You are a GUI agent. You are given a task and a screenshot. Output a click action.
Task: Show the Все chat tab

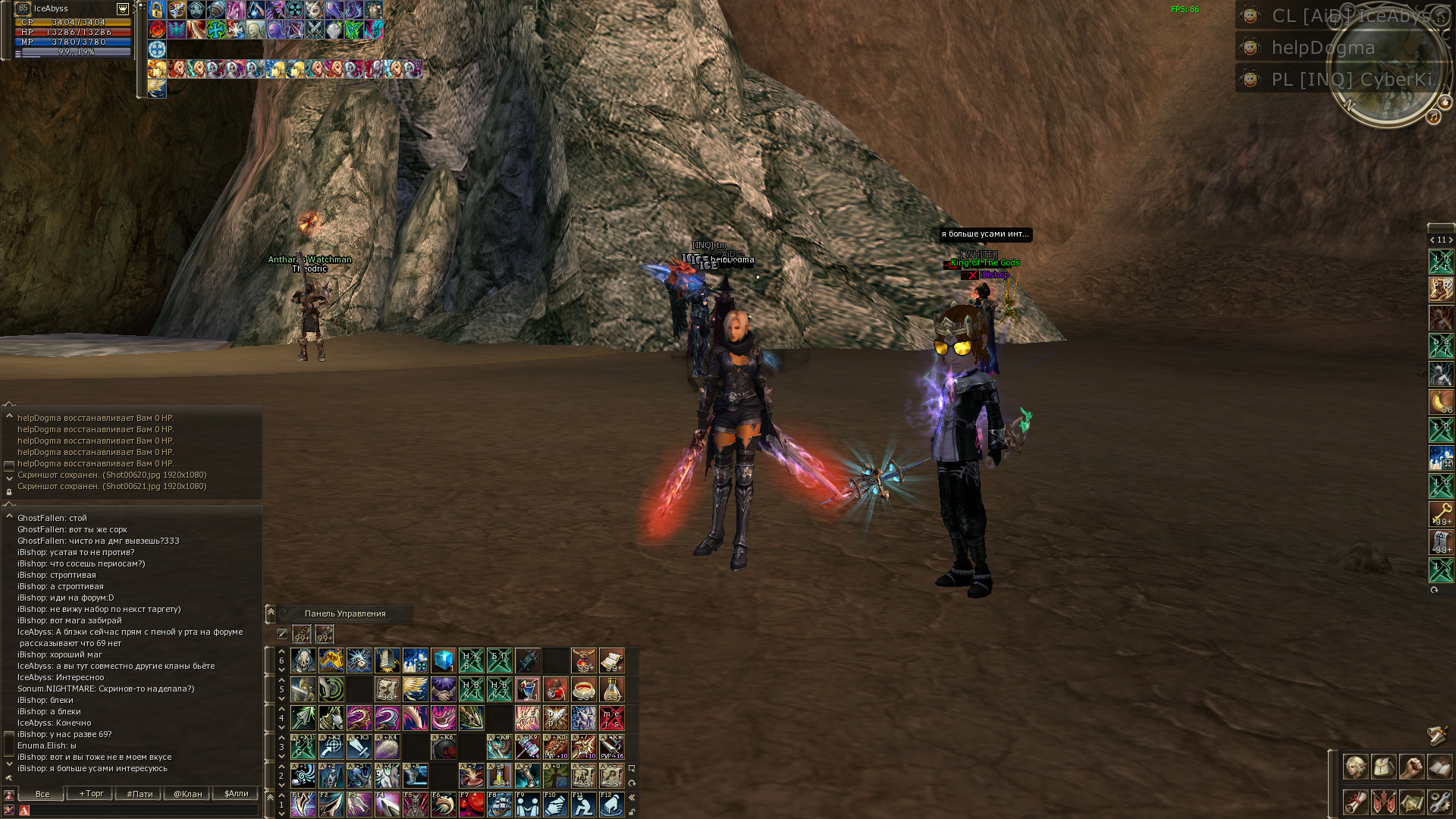42,794
